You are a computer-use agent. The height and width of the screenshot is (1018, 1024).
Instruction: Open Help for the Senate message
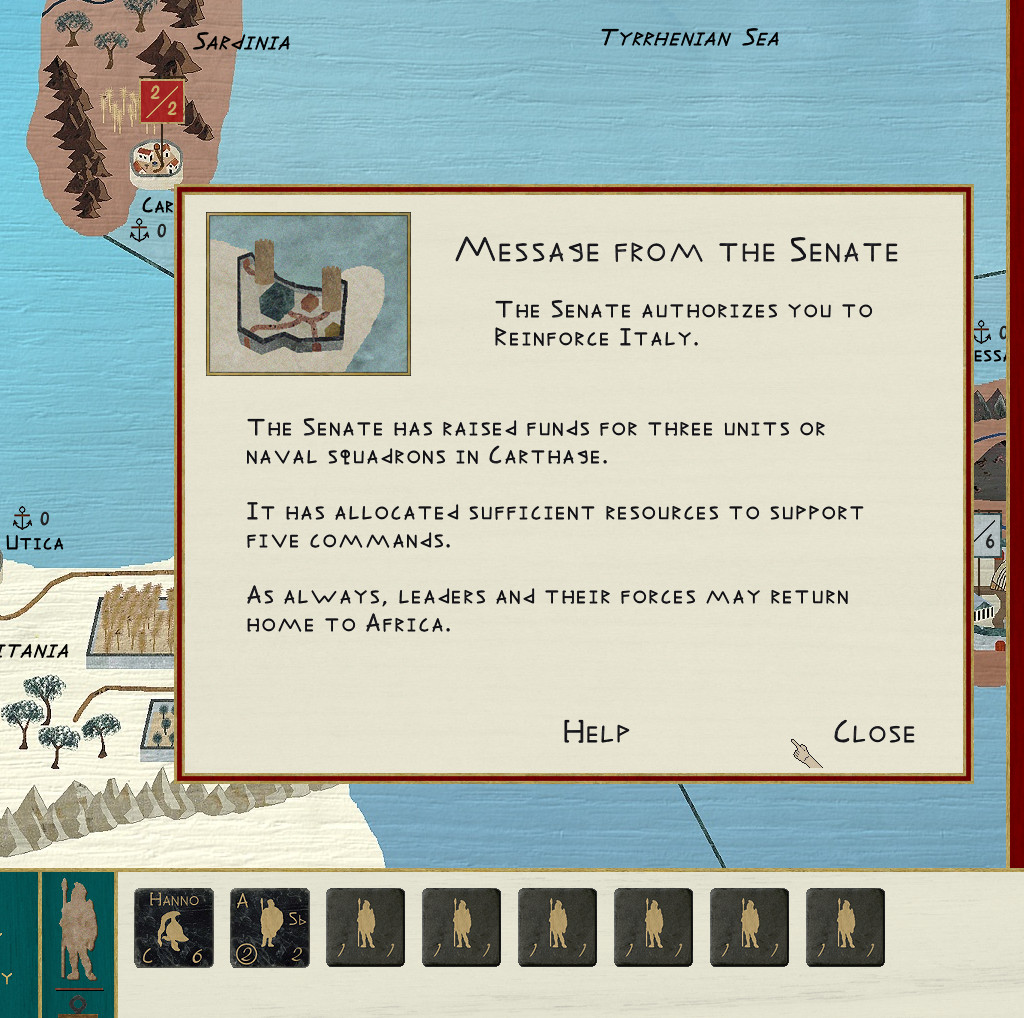coord(596,732)
